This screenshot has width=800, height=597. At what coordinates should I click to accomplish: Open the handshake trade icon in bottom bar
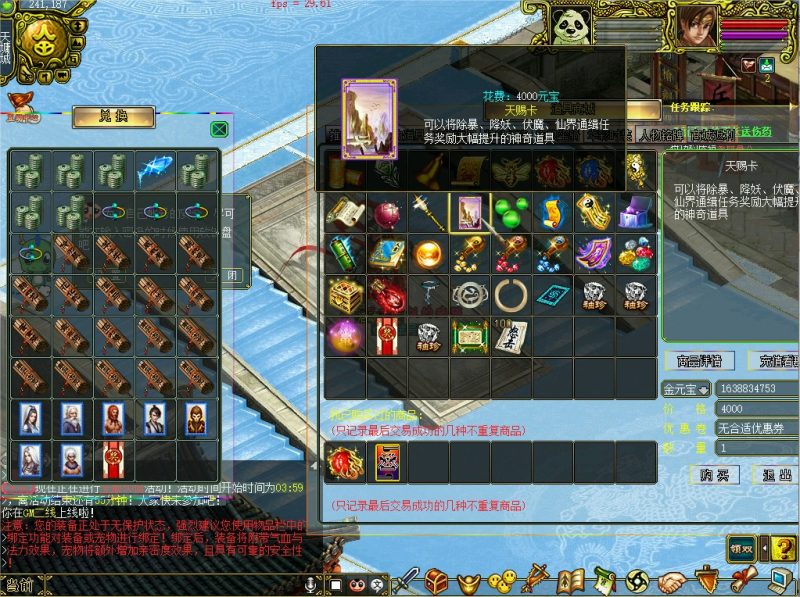[671, 581]
